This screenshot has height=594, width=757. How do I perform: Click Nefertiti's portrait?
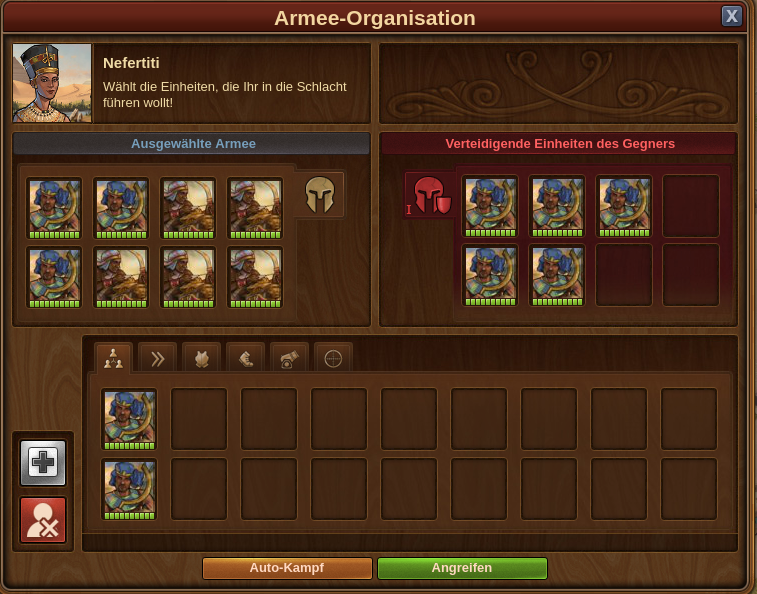[52, 83]
